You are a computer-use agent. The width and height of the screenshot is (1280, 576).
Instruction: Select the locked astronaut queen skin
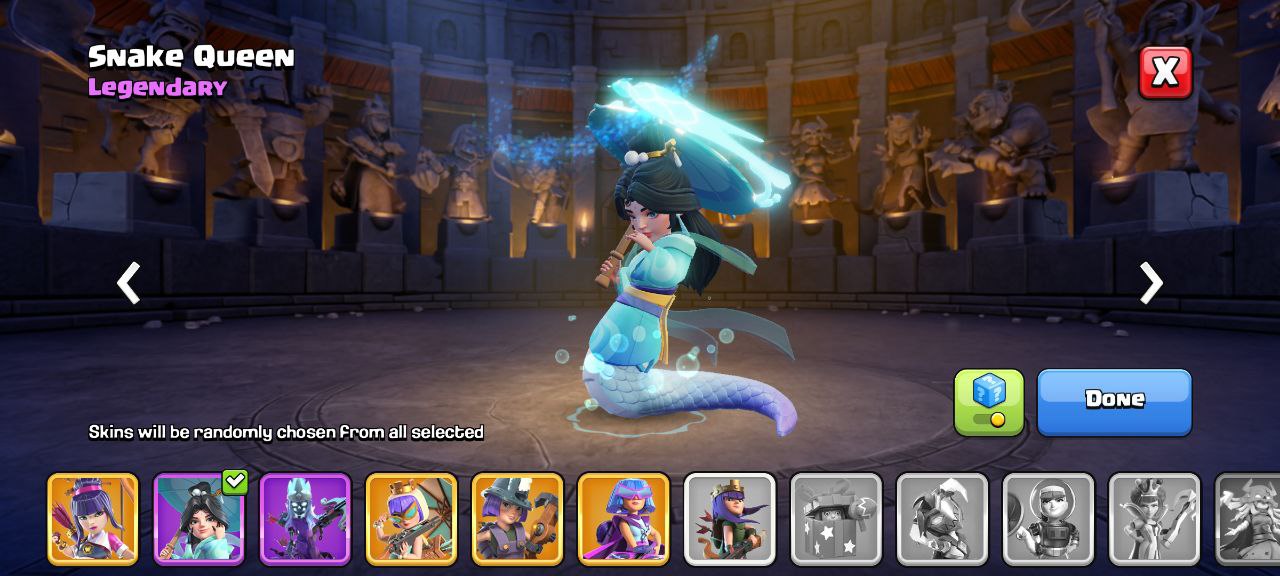(x=1048, y=518)
